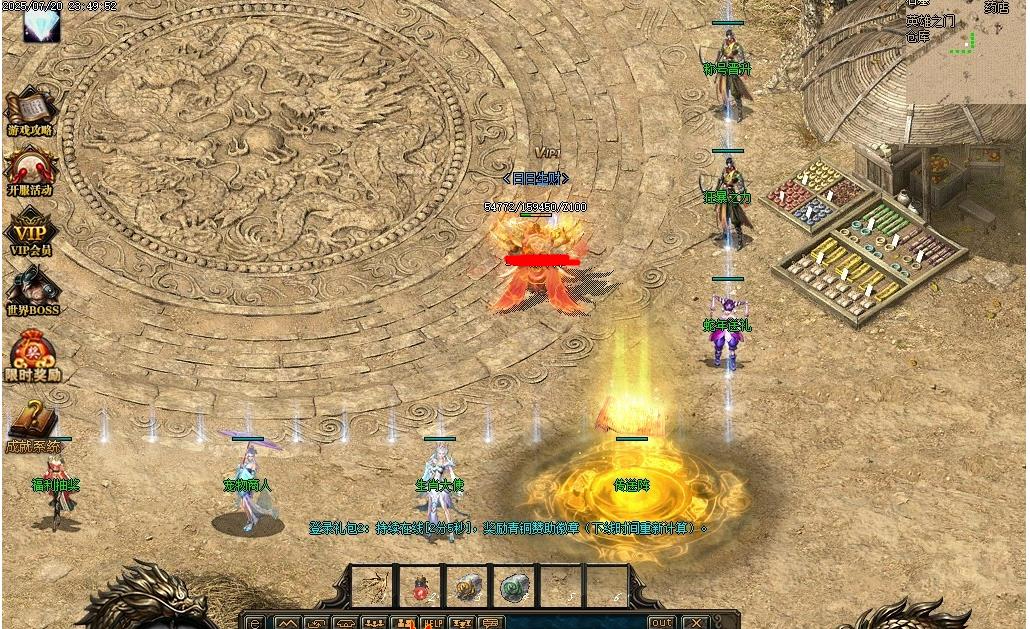The height and width of the screenshot is (629, 1030).
Task: Open the VIP会员 membership icon
Action: 31,229
